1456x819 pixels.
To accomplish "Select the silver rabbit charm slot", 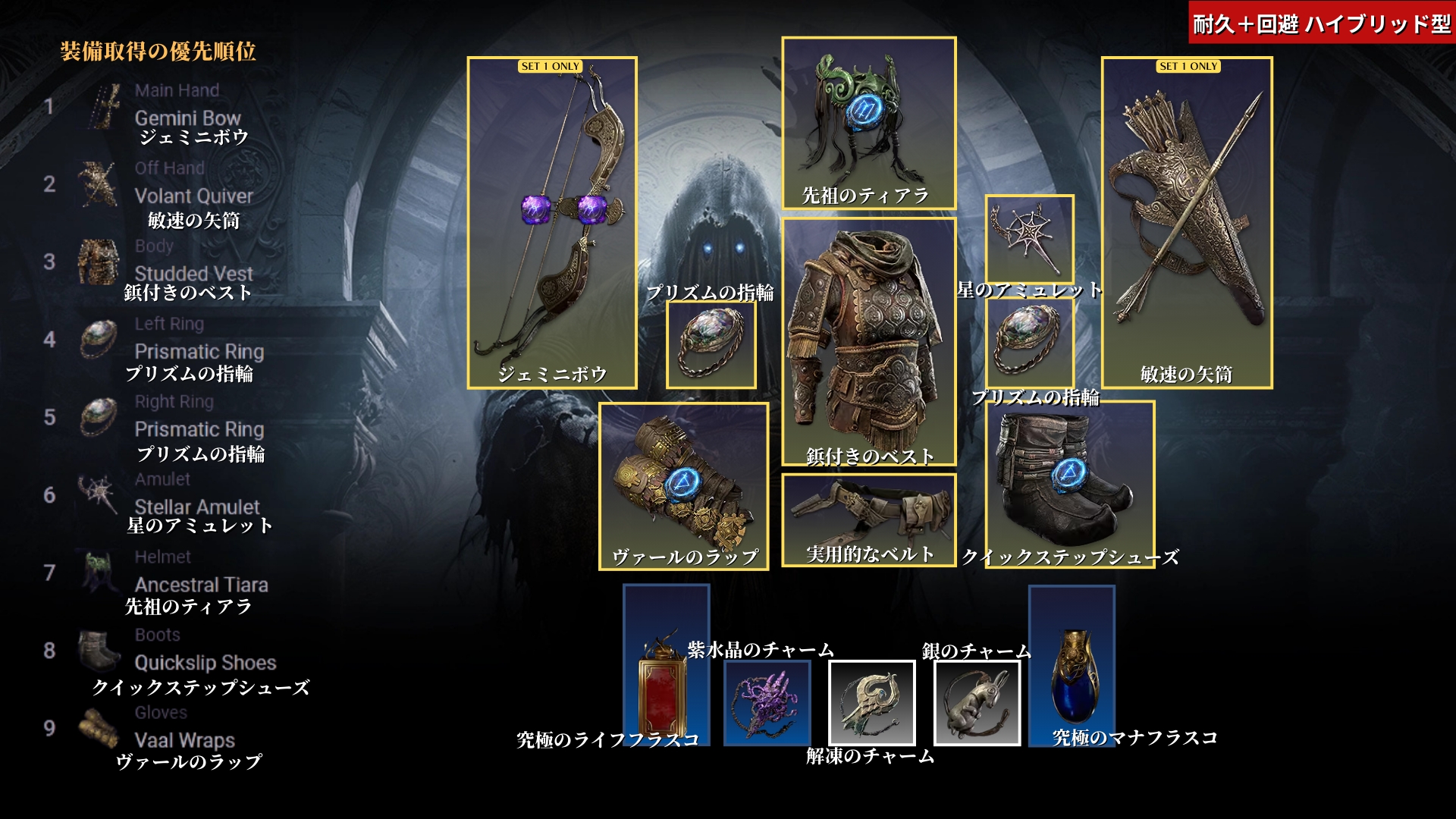I will click(x=976, y=703).
